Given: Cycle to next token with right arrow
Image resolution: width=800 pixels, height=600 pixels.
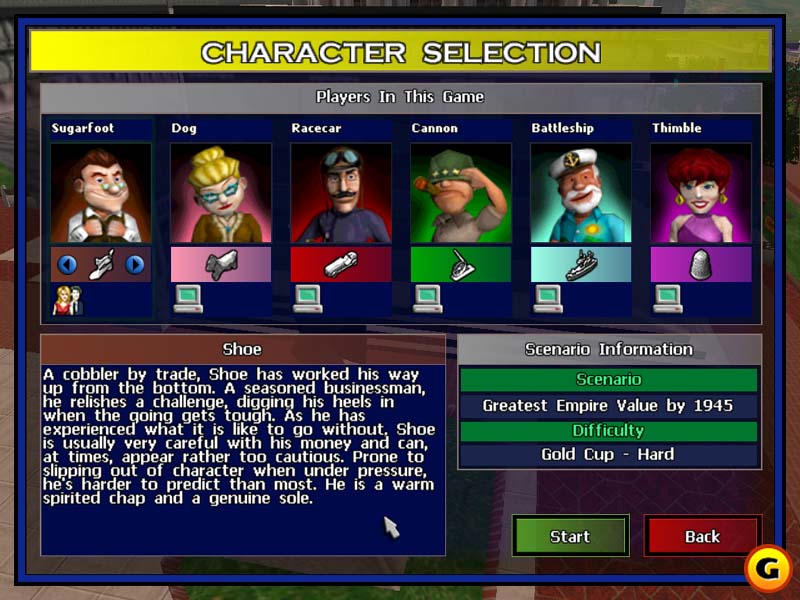Looking at the screenshot, I should [134, 265].
